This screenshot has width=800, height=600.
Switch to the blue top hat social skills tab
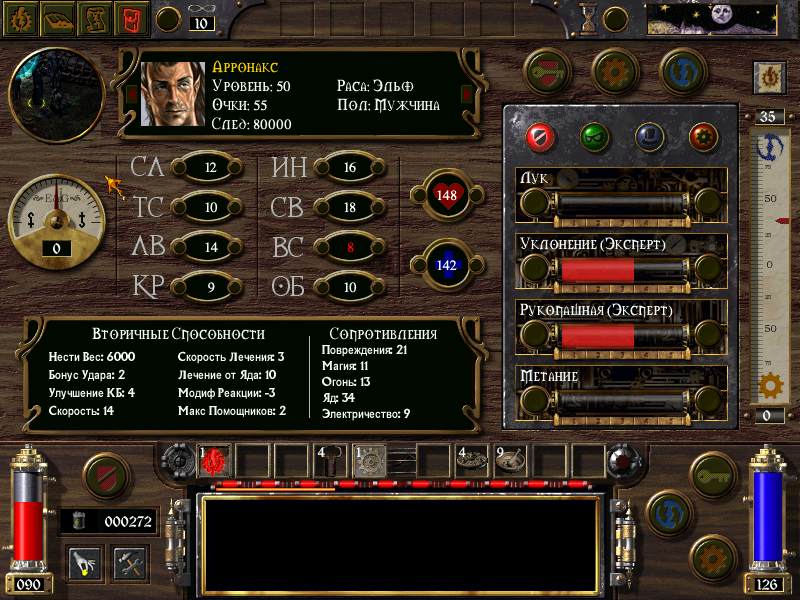(x=648, y=137)
